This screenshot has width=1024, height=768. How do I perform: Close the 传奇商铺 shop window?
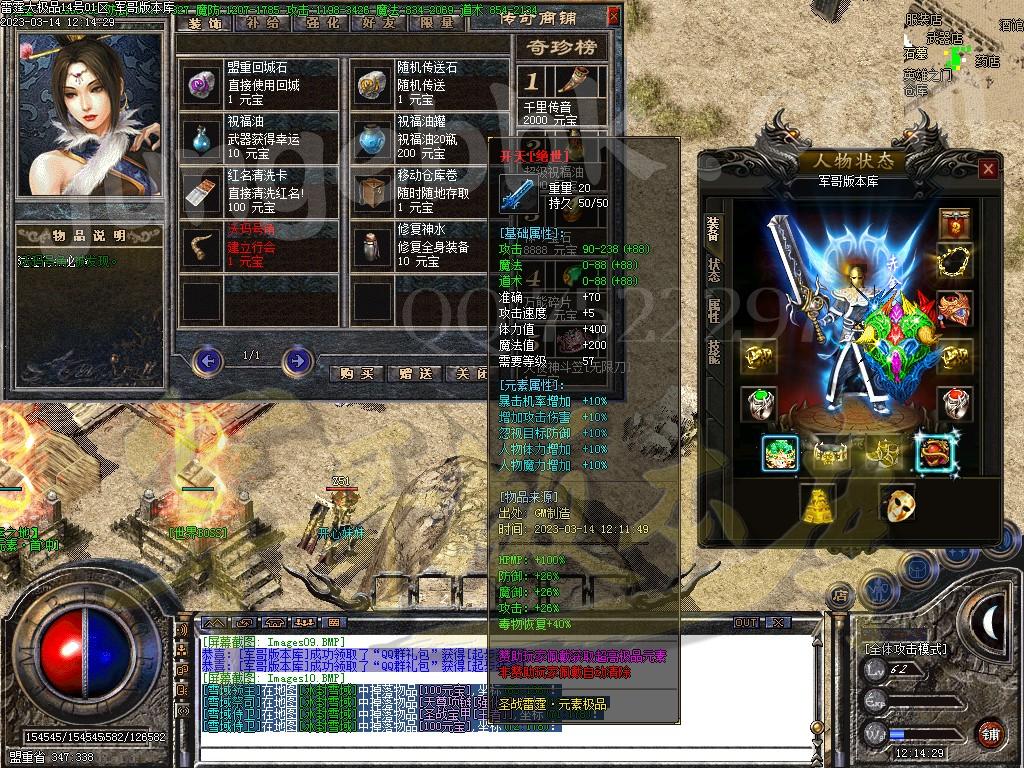(613, 16)
